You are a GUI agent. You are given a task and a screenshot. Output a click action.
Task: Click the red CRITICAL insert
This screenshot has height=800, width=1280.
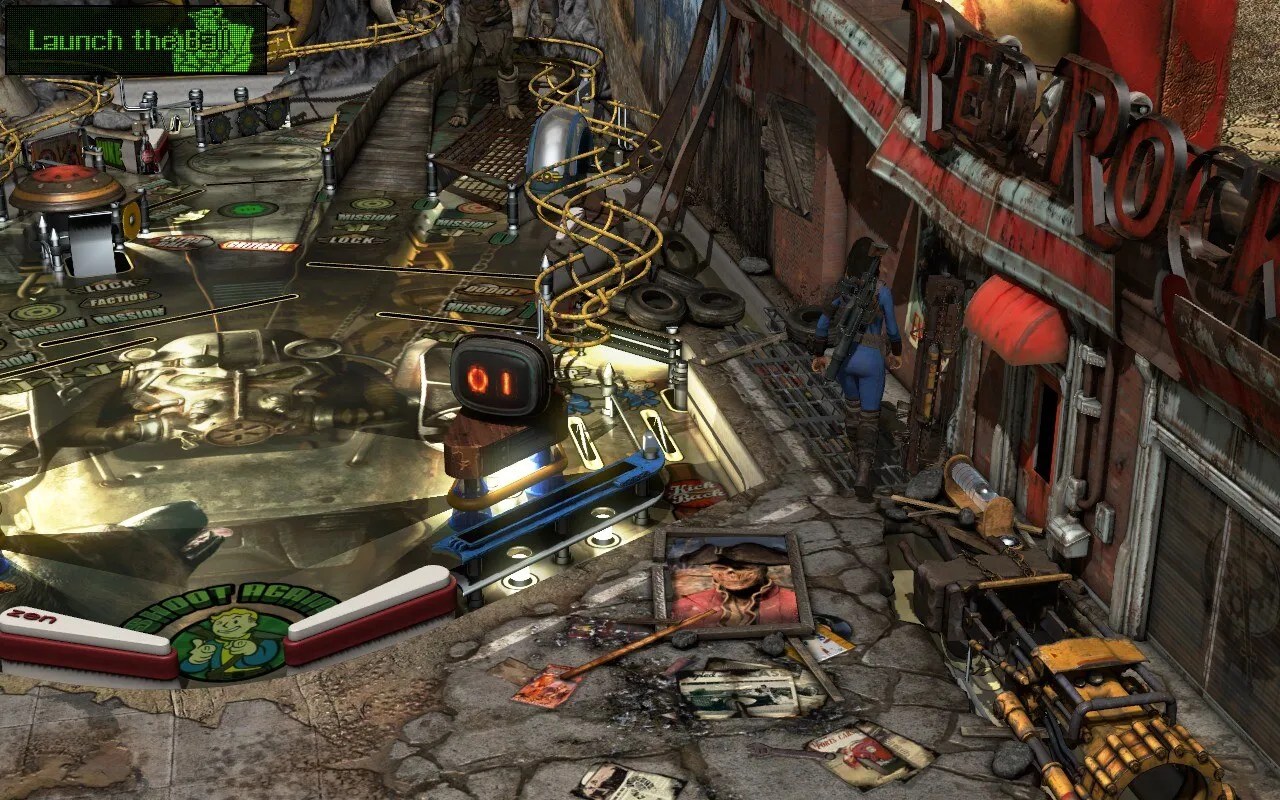tap(258, 243)
